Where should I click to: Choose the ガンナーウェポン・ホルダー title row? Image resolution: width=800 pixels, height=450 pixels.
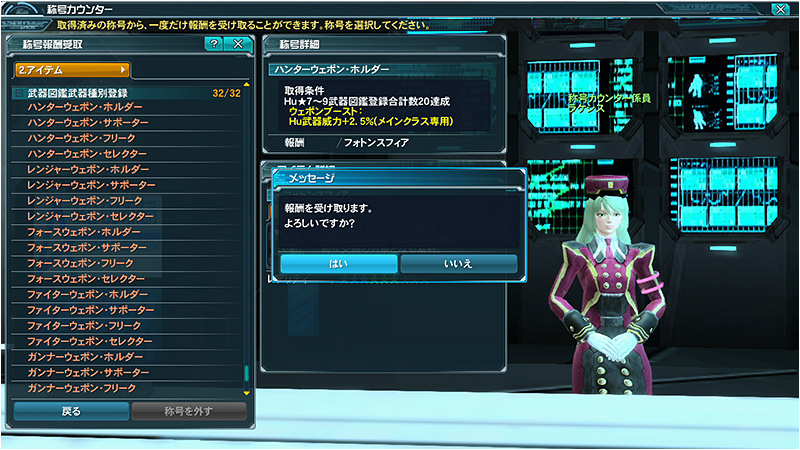(85, 356)
